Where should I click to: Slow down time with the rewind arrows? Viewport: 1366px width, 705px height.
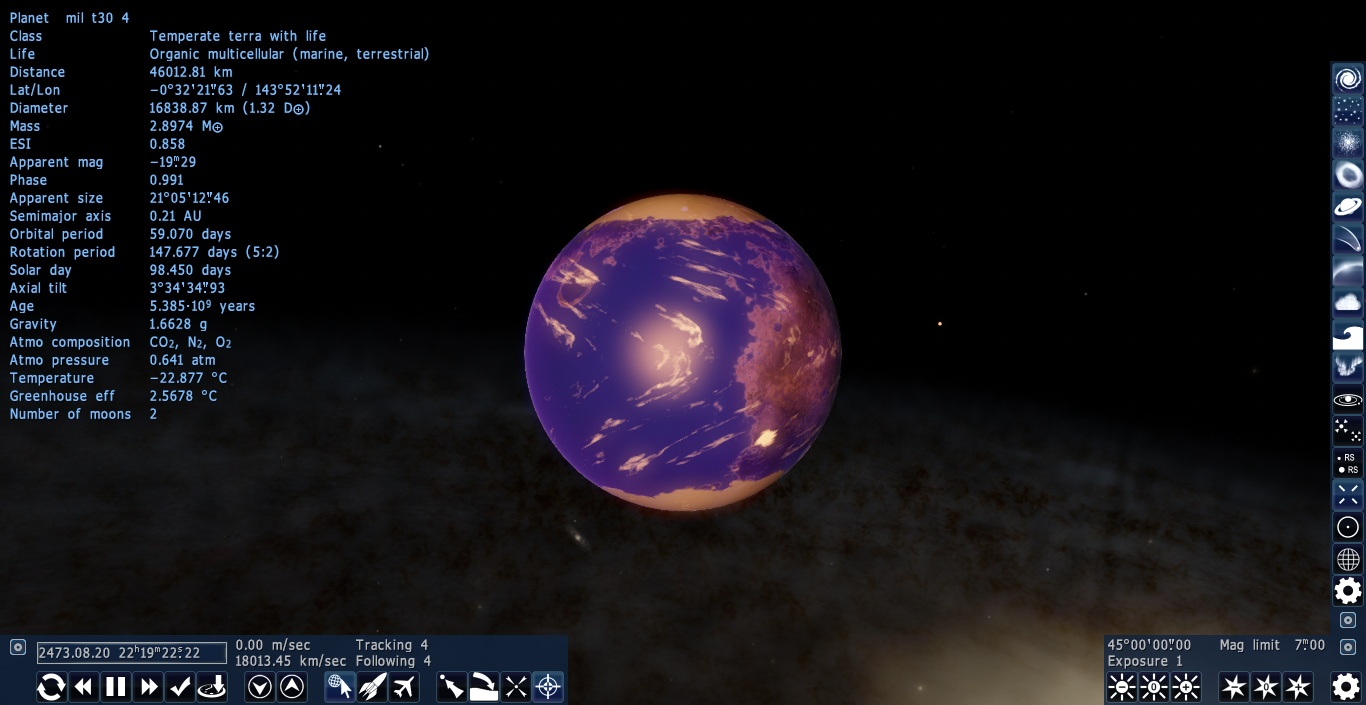(x=84, y=687)
